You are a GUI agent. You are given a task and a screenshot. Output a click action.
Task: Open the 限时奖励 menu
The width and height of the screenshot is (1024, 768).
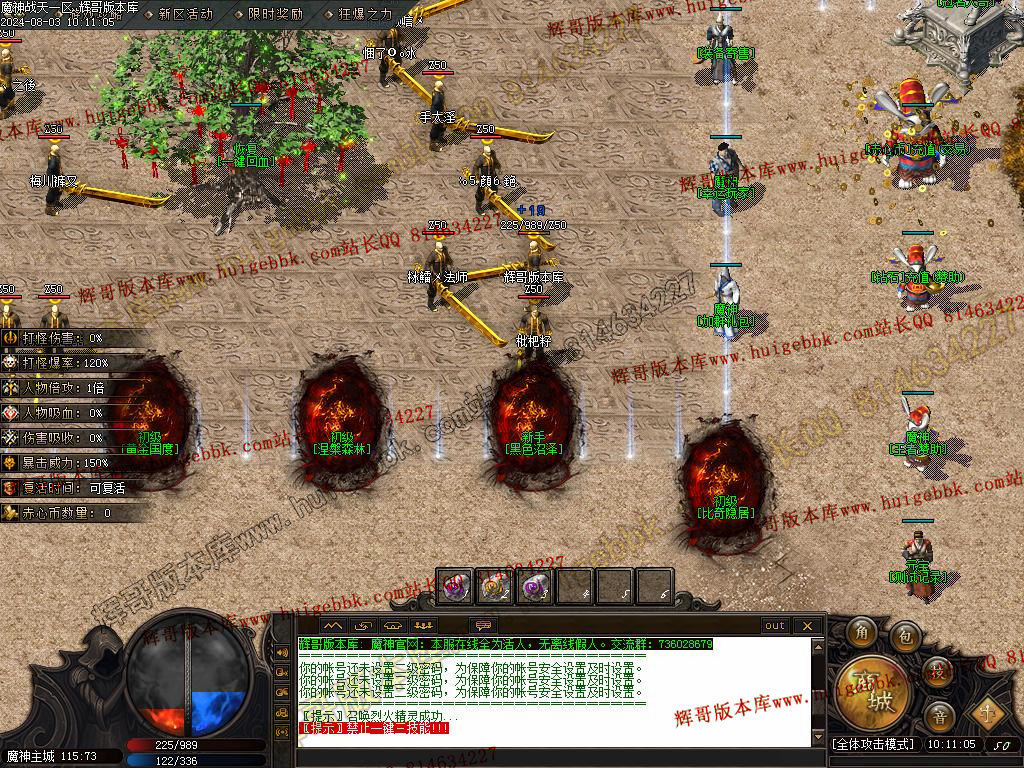point(275,14)
